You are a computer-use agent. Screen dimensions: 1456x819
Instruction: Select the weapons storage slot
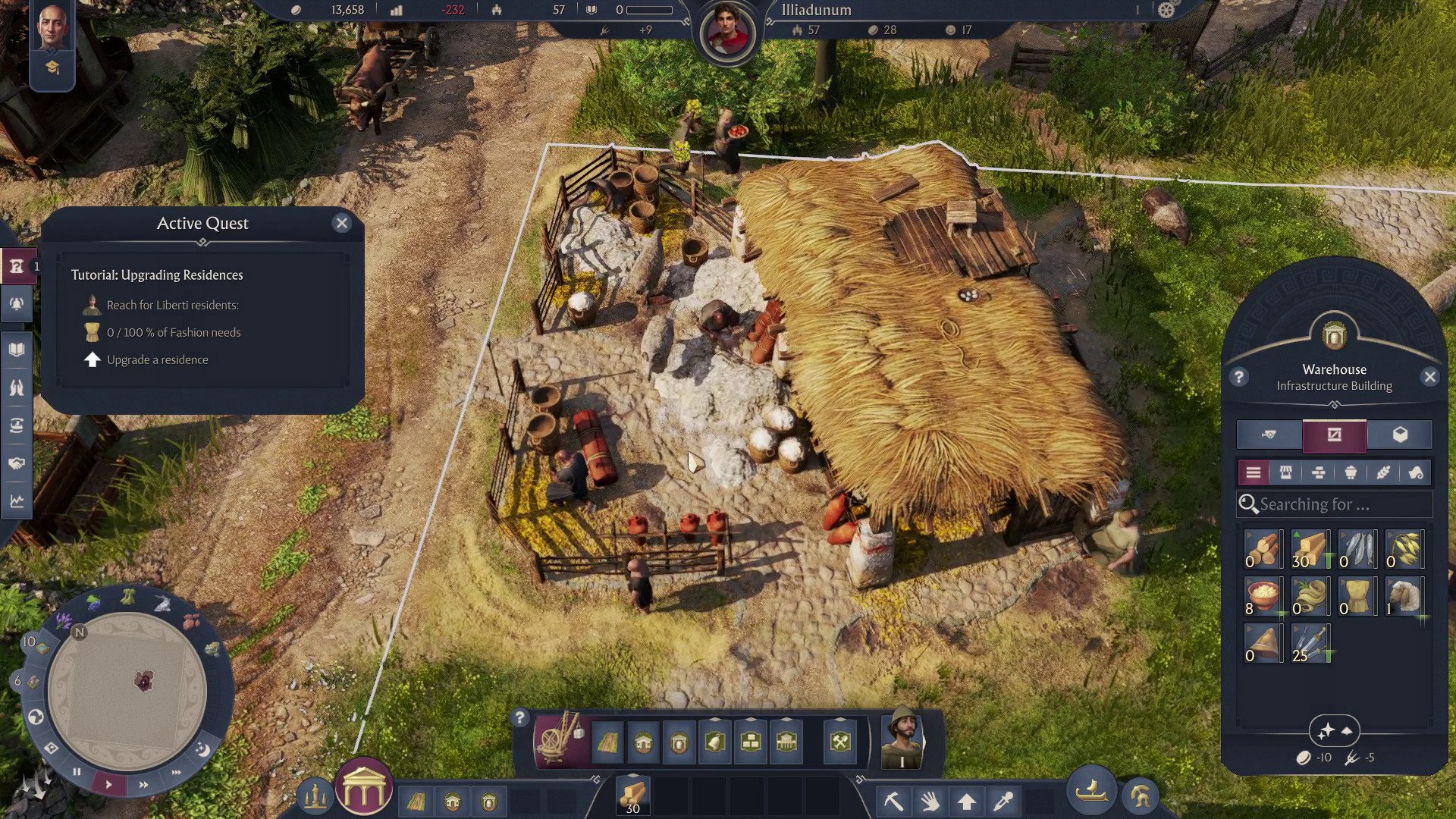[1310, 644]
